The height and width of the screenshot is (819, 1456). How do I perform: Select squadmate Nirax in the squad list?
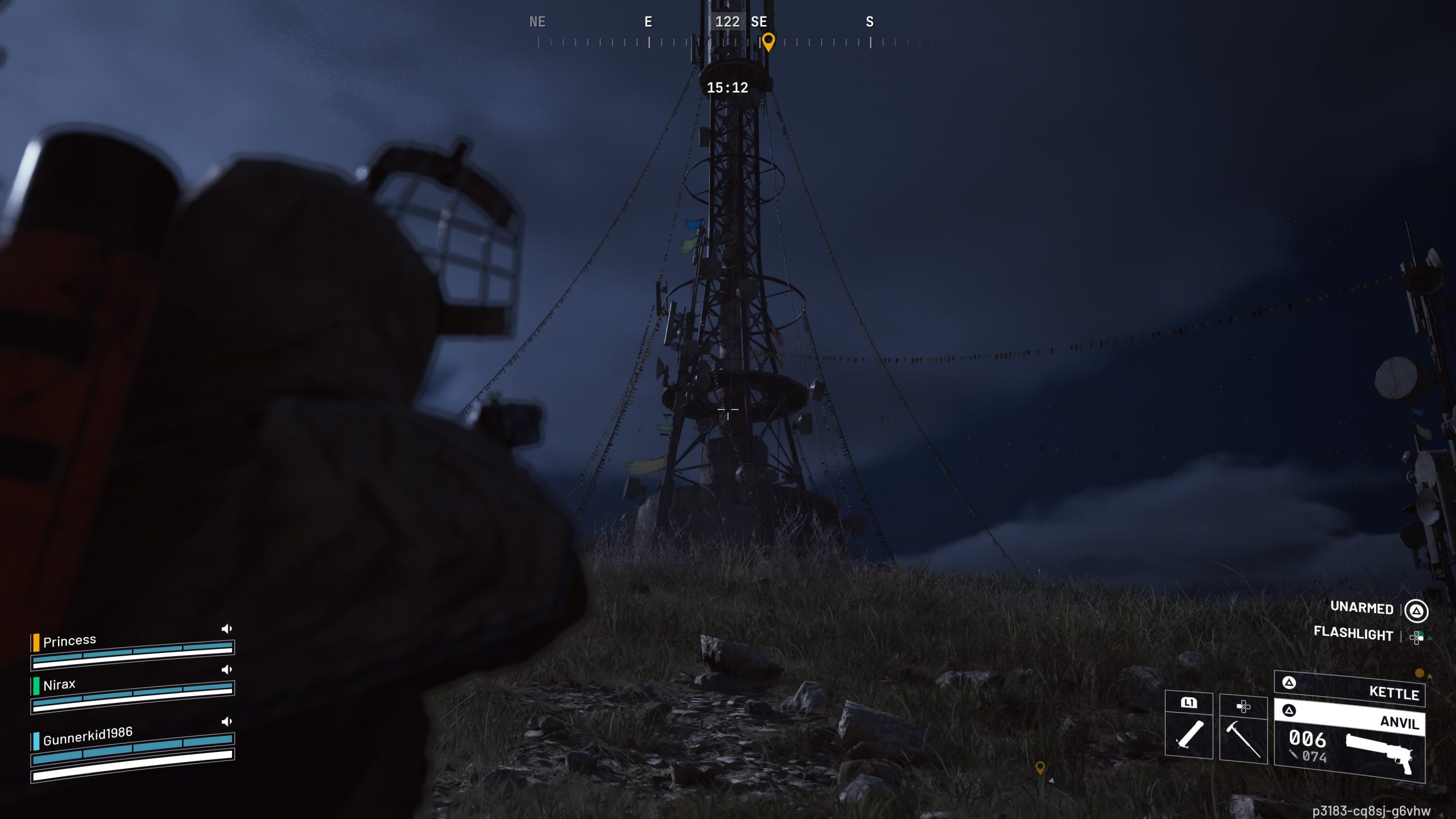point(59,685)
